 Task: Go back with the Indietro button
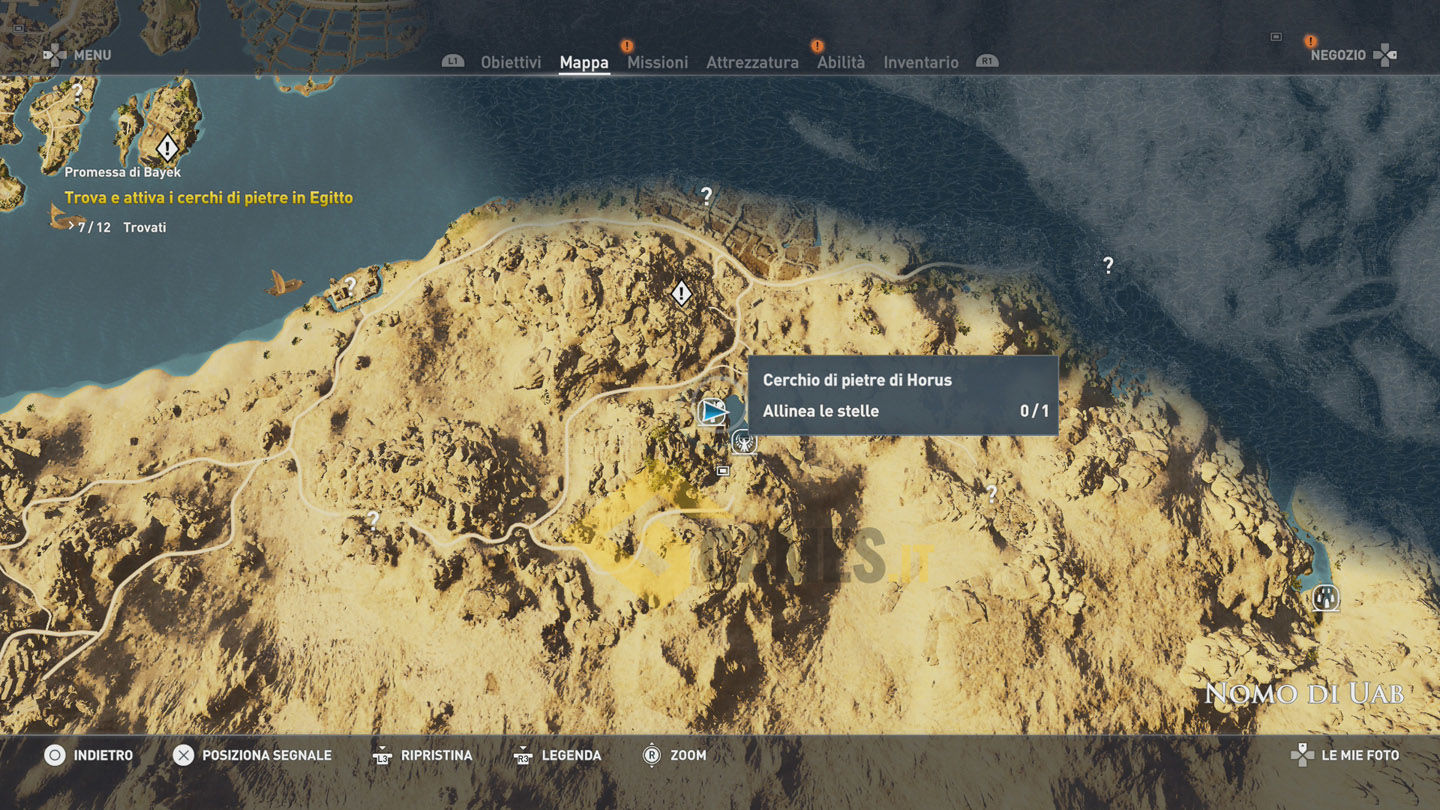(x=89, y=755)
